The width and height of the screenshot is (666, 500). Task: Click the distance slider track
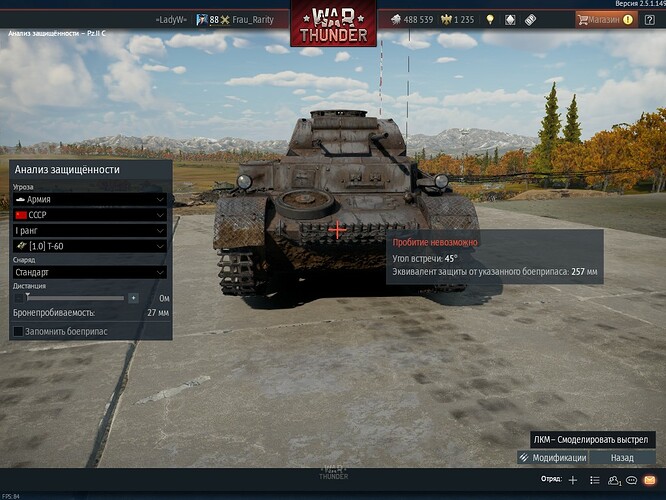[x=75, y=298]
